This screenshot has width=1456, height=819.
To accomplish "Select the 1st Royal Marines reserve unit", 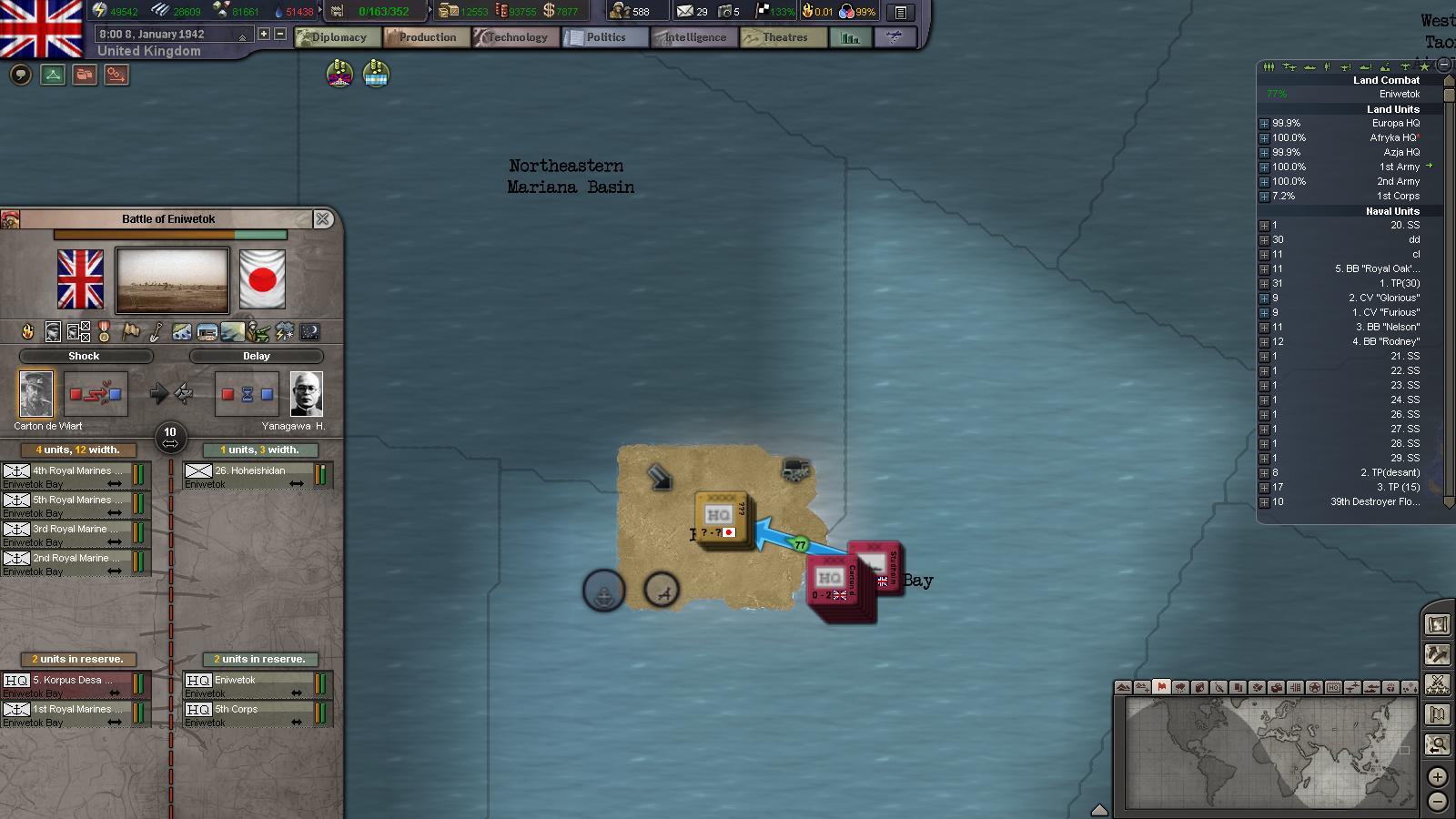I will click(75, 710).
